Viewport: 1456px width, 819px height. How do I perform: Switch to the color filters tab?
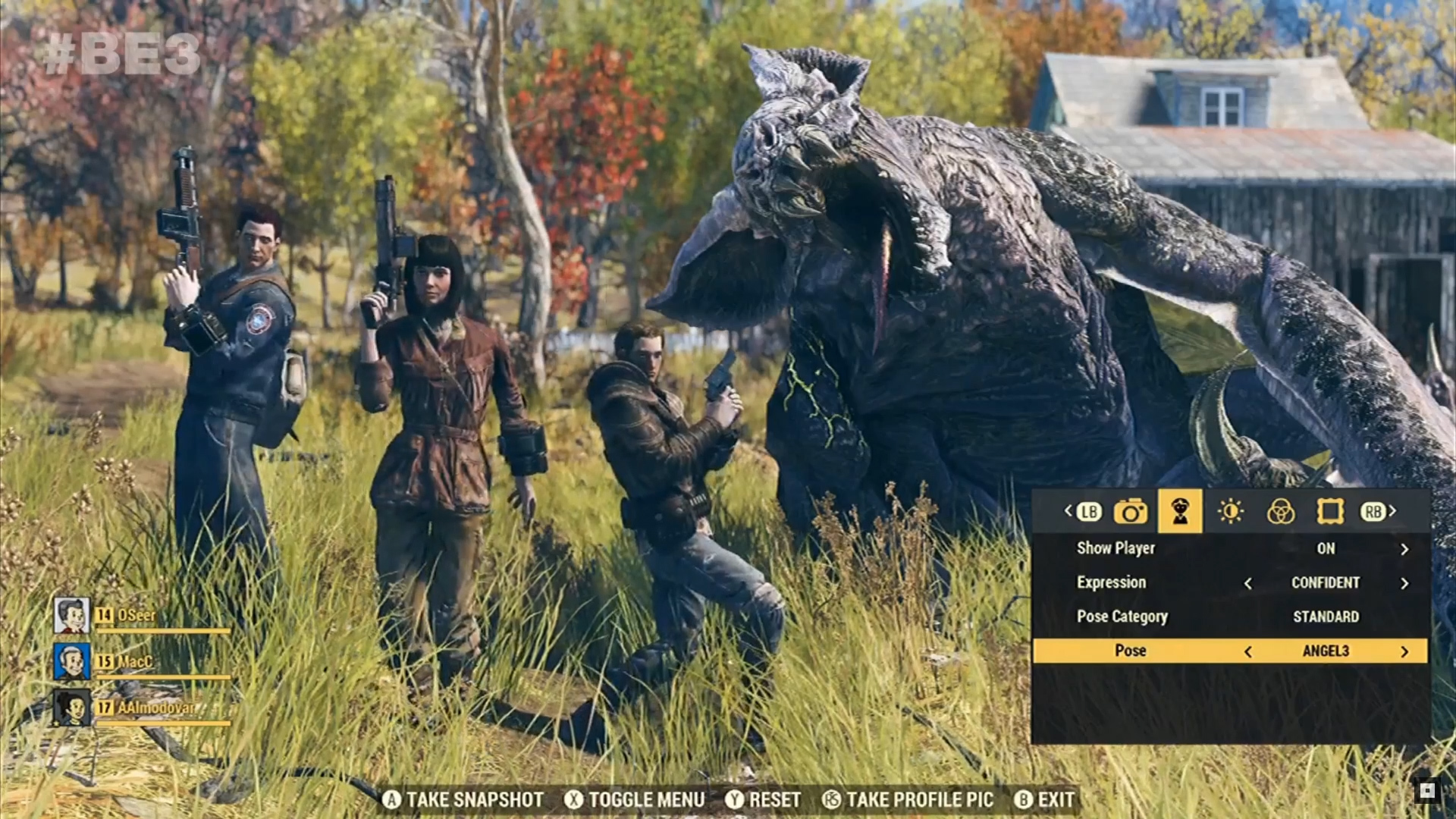tap(1280, 512)
